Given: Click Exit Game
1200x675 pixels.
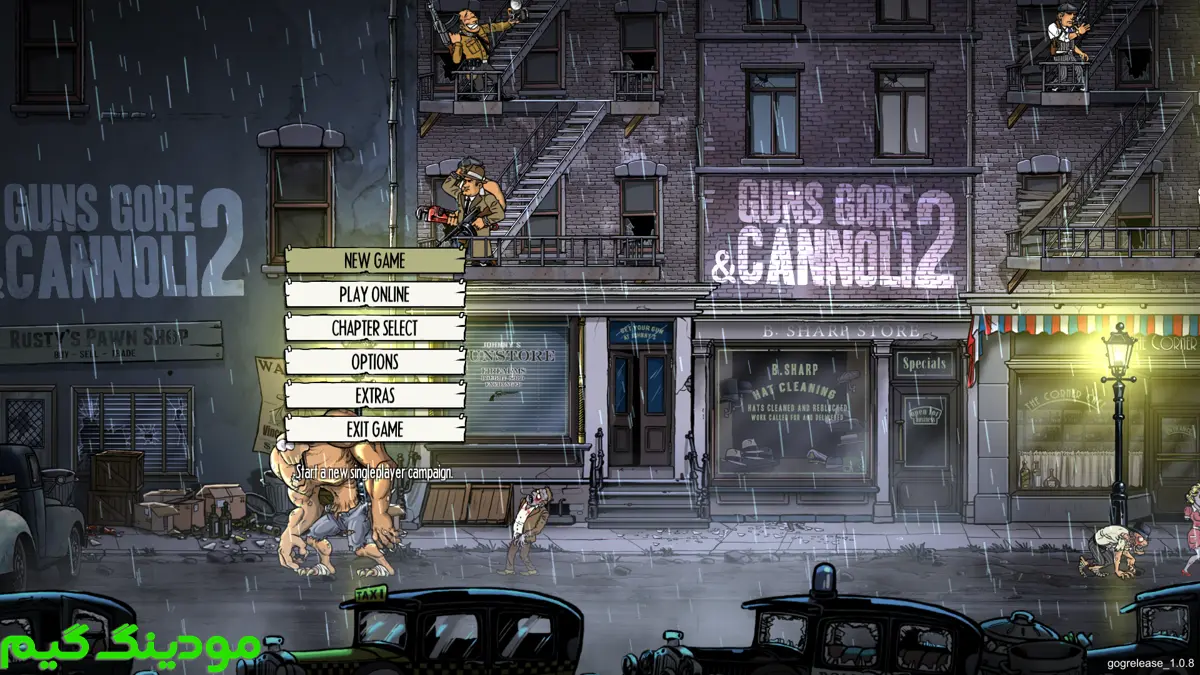Looking at the screenshot, I should [375, 429].
